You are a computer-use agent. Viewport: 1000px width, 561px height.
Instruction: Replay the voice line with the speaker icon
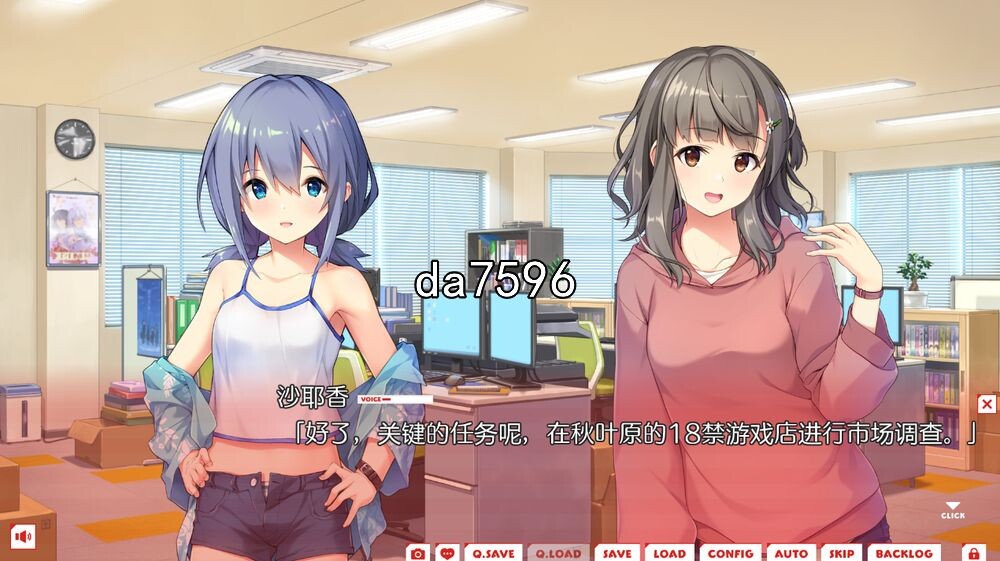point(22,536)
